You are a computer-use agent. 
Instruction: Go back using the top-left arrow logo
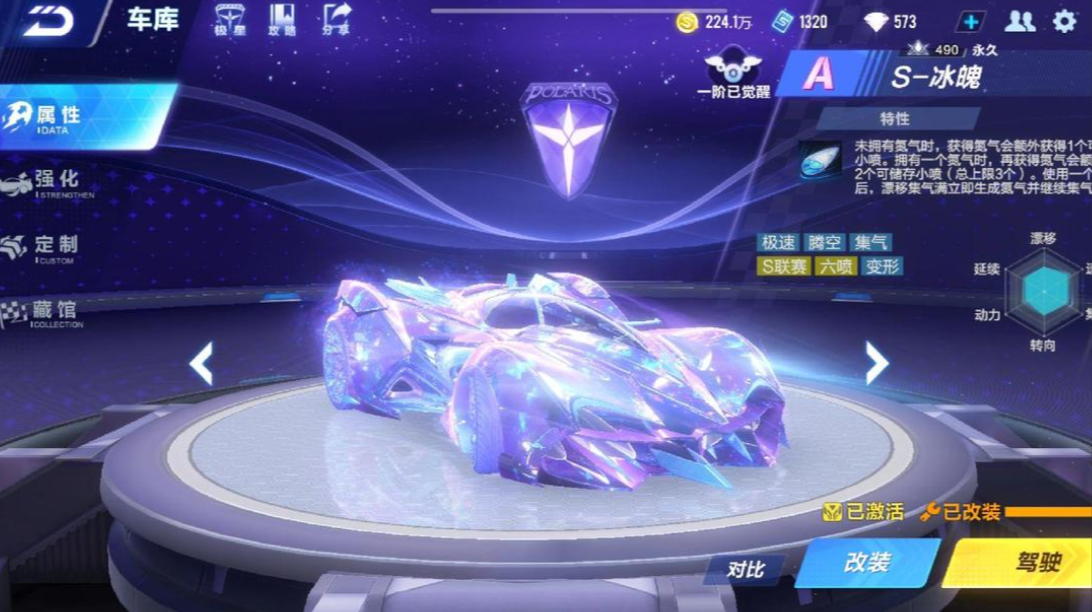tap(52, 22)
